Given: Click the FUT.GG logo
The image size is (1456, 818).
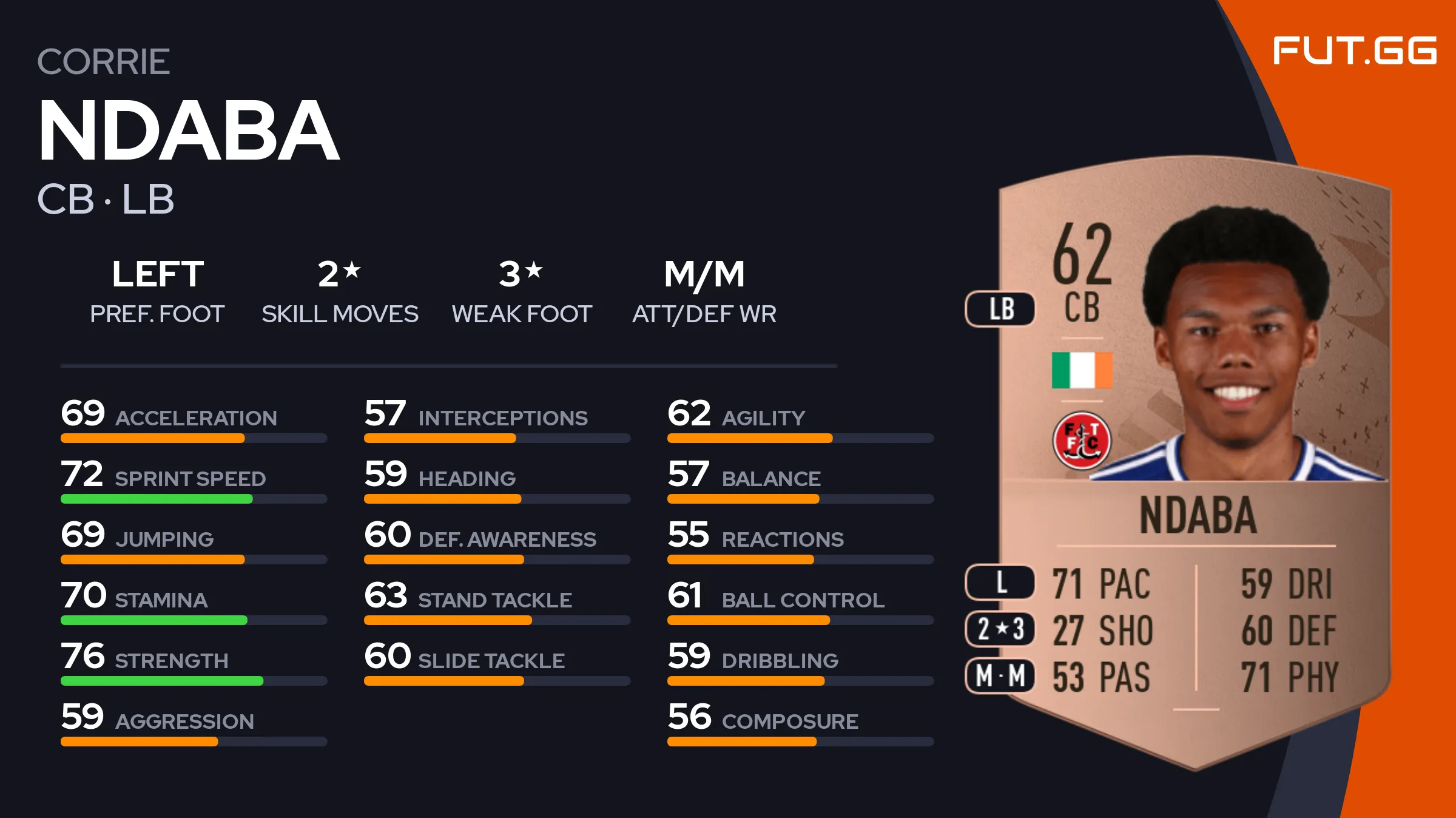Looking at the screenshot, I should pos(1354,50).
